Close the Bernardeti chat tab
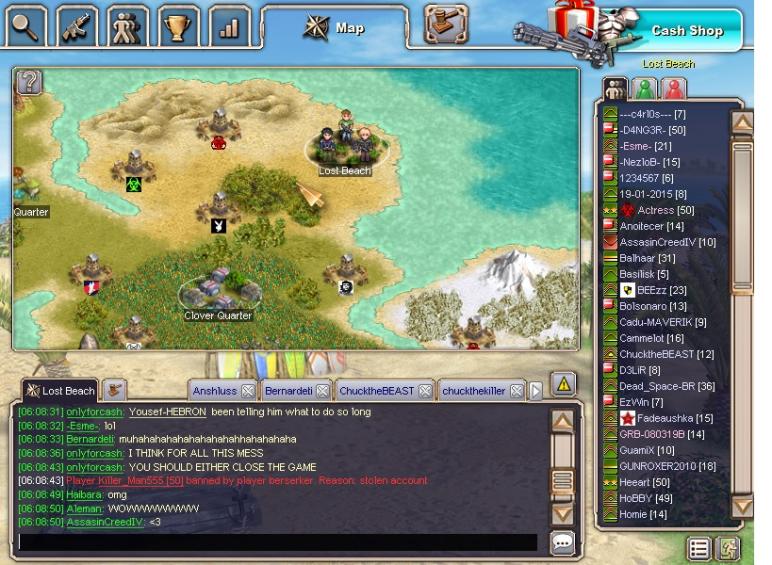This screenshot has width=772, height=565. pyautogui.click(x=320, y=391)
